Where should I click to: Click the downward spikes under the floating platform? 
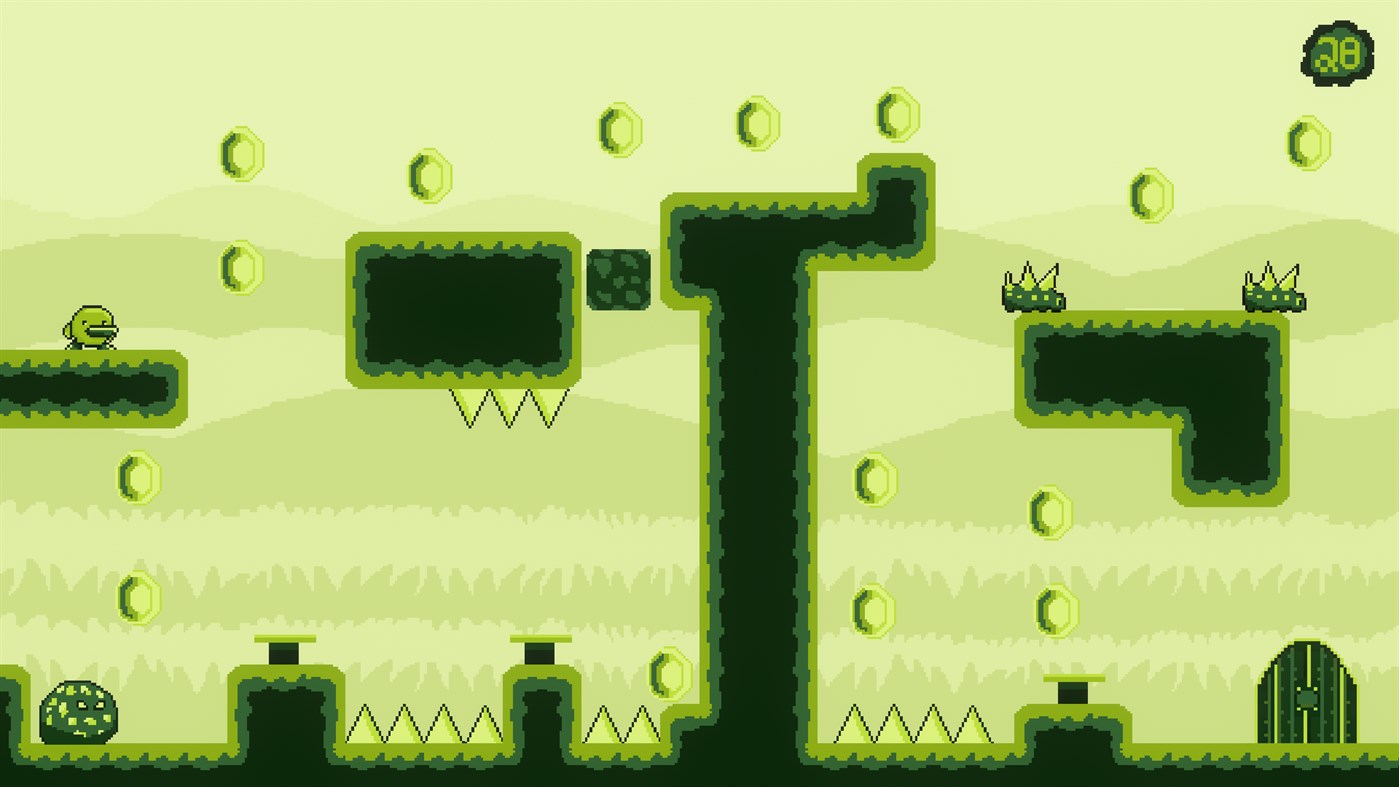click(x=512, y=405)
